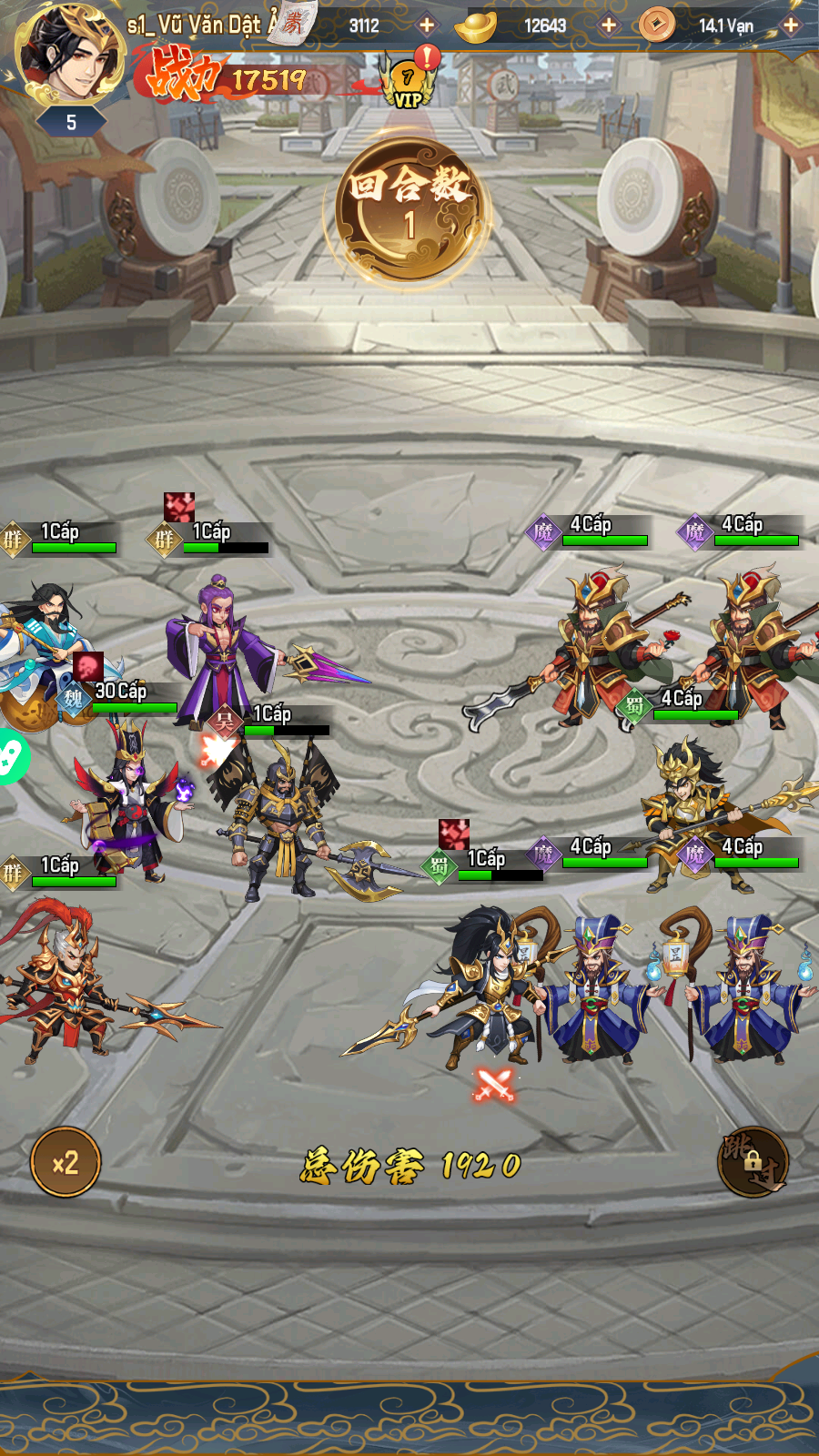The image size is (819, 1456).
Task: Click the plus button beside 3112
Action: point(427,25)
